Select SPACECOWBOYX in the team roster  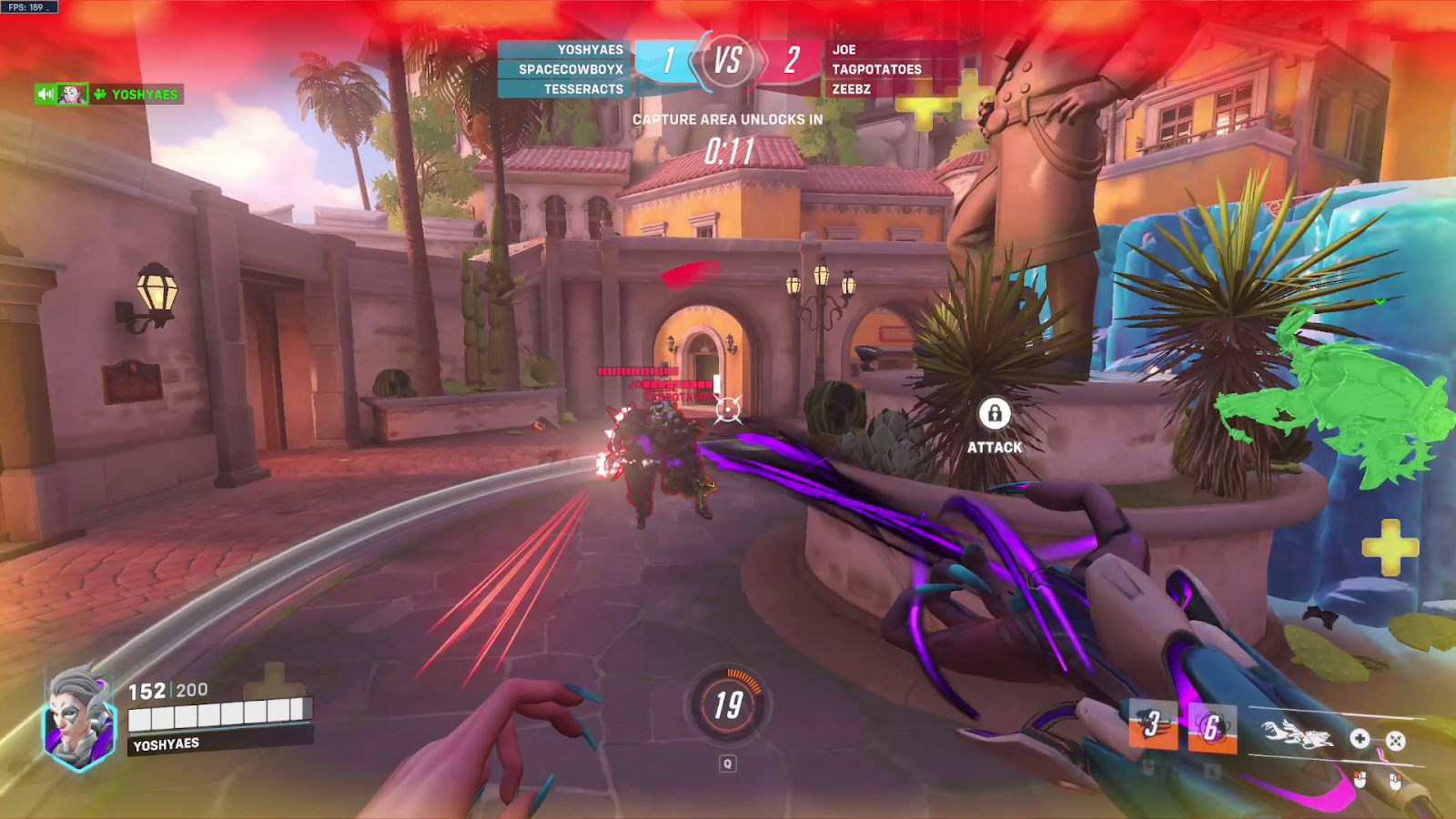pos(571,69)
